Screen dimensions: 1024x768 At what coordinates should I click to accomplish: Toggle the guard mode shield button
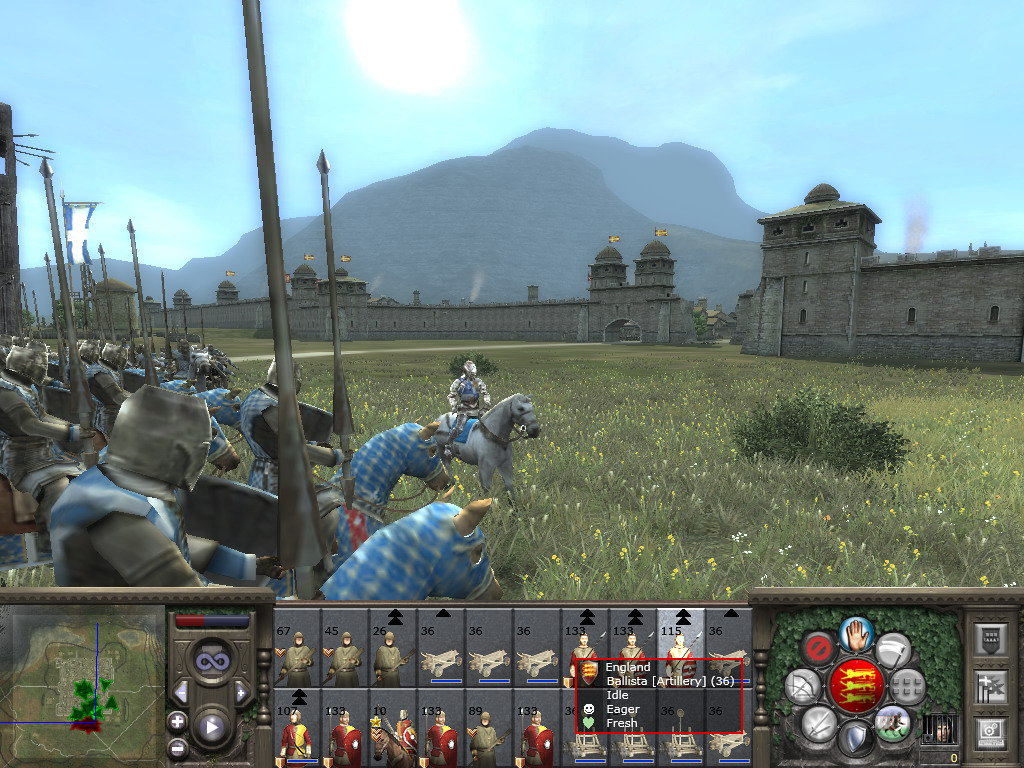pos(856,738)
